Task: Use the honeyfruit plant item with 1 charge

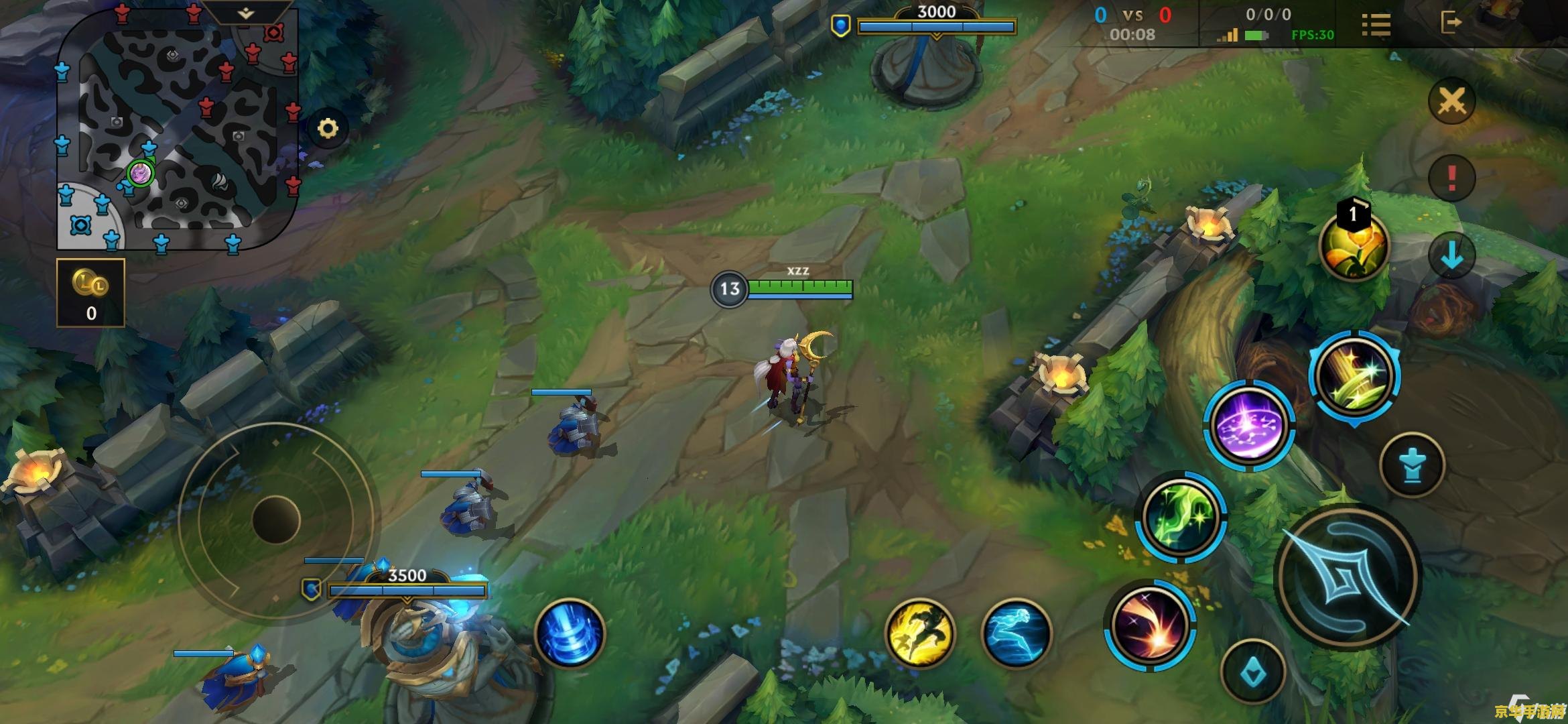Action: (x=1354, y=246)
